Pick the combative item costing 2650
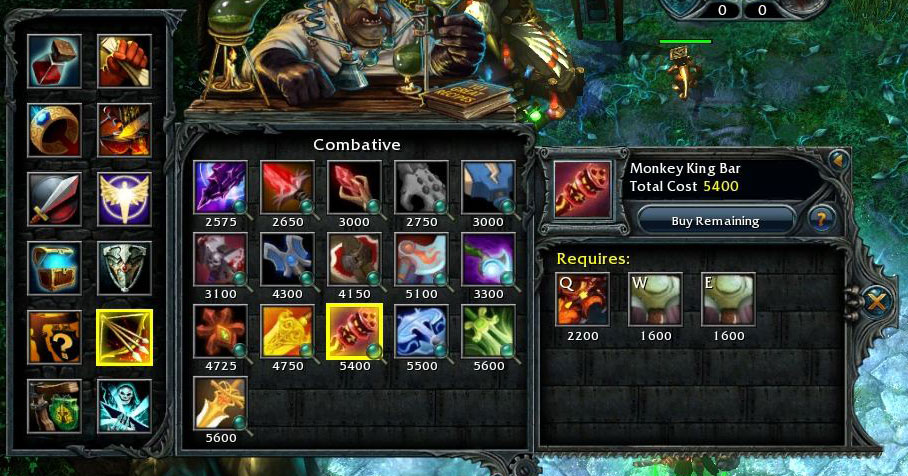Image resolution: width=908 pixels, height=476 pixels. pyautogui.click(x=286, y=186)
